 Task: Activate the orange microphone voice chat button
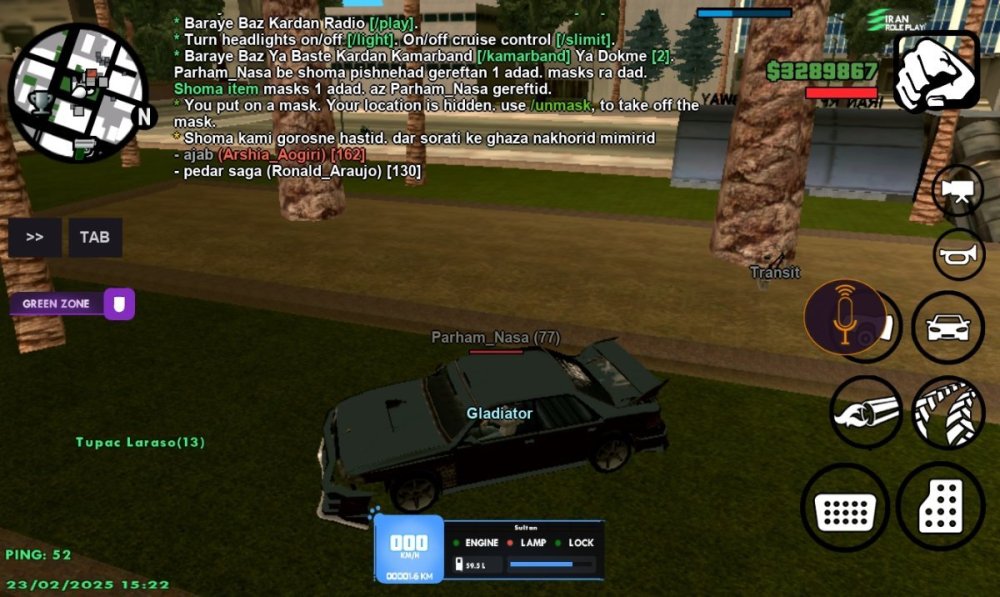pyautogui.click(x=845, y=316)
